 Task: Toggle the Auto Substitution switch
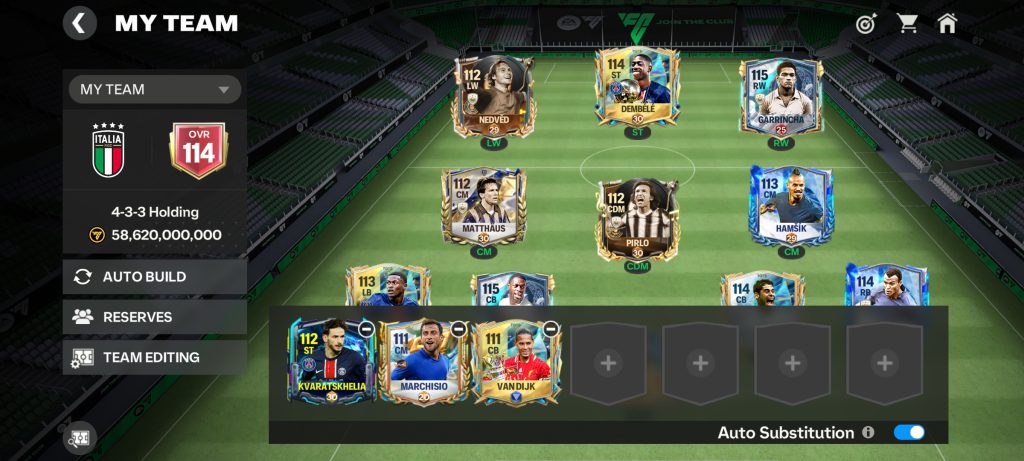point(909,432)
